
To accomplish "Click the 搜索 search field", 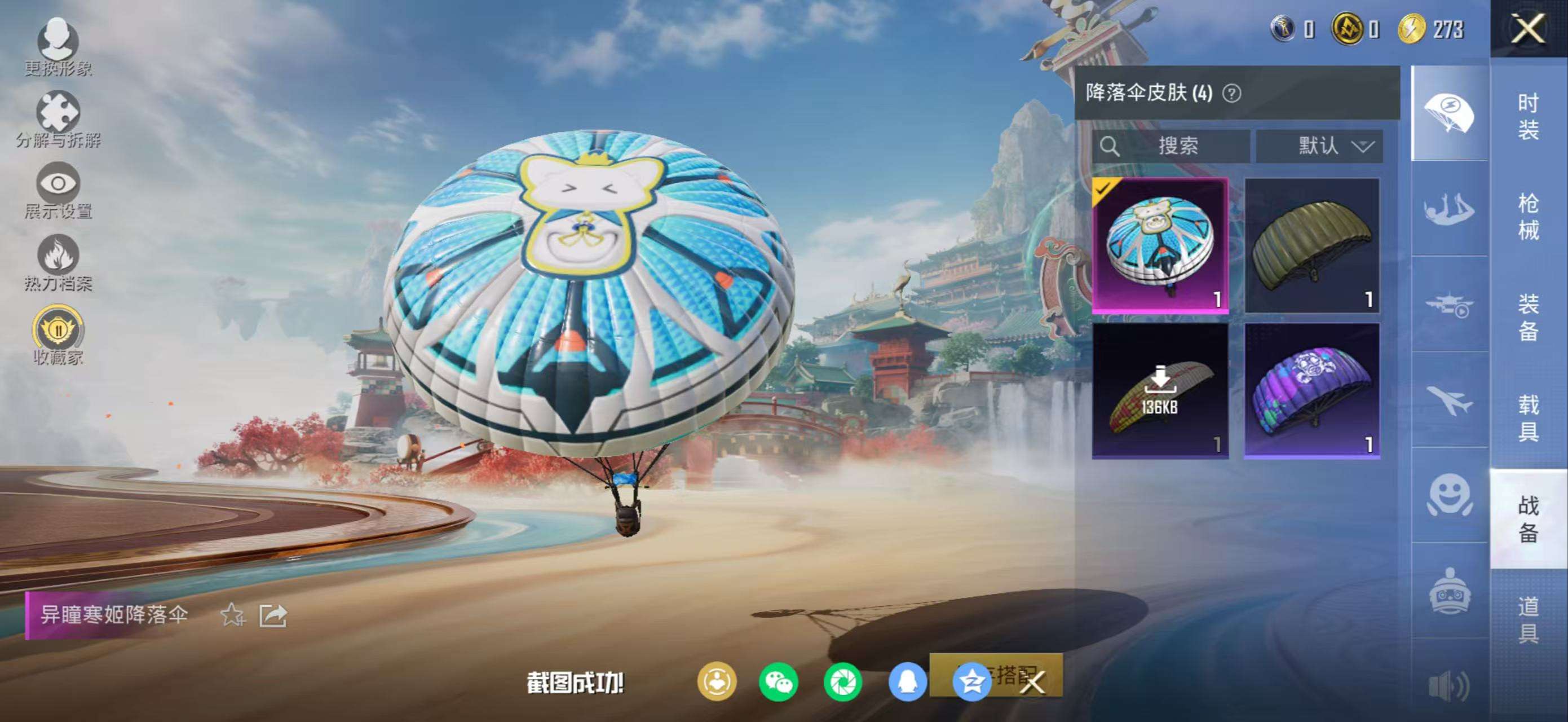I will coord(1171,146).
